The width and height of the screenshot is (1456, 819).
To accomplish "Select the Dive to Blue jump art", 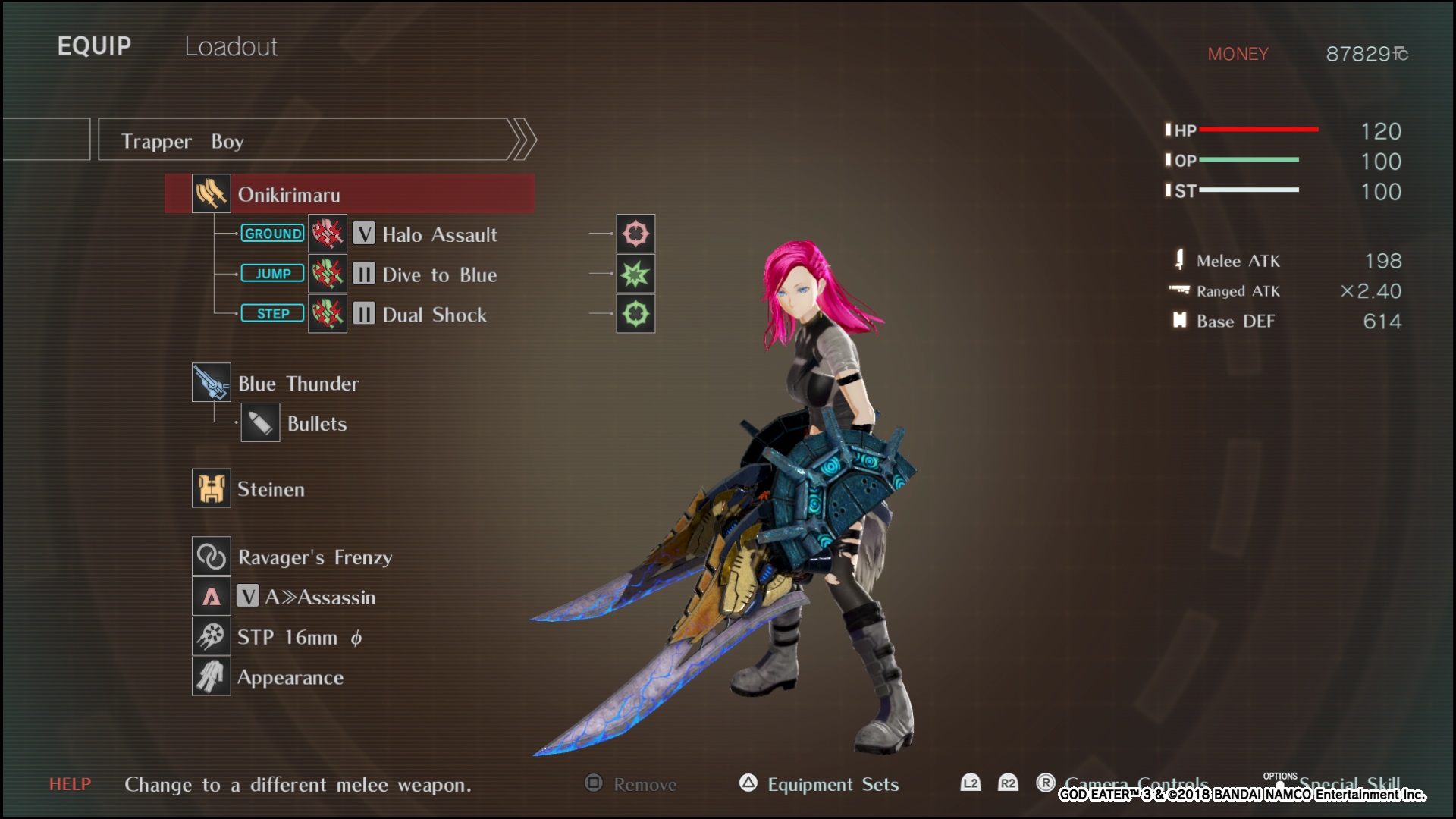I will point(439,275).
